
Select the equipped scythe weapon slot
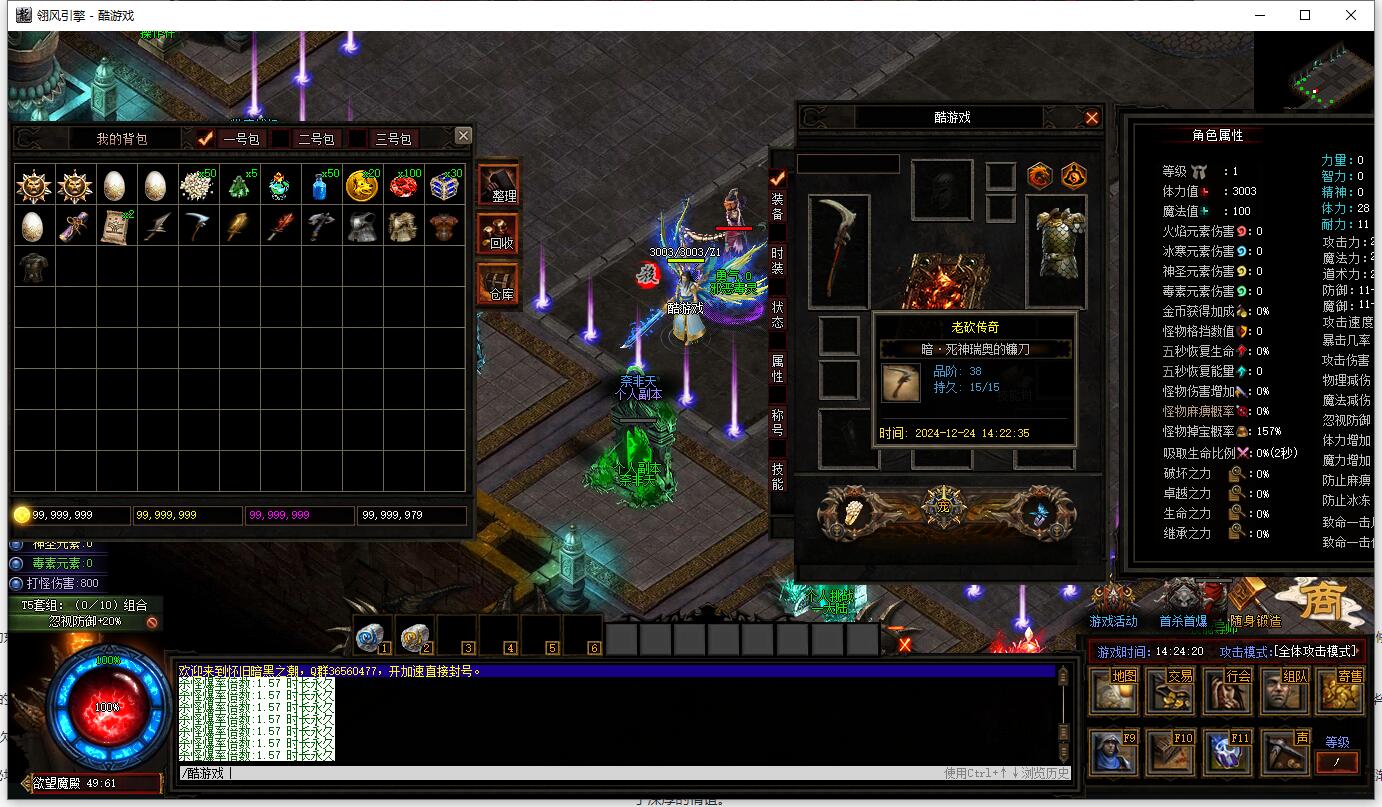pos(838,250)
